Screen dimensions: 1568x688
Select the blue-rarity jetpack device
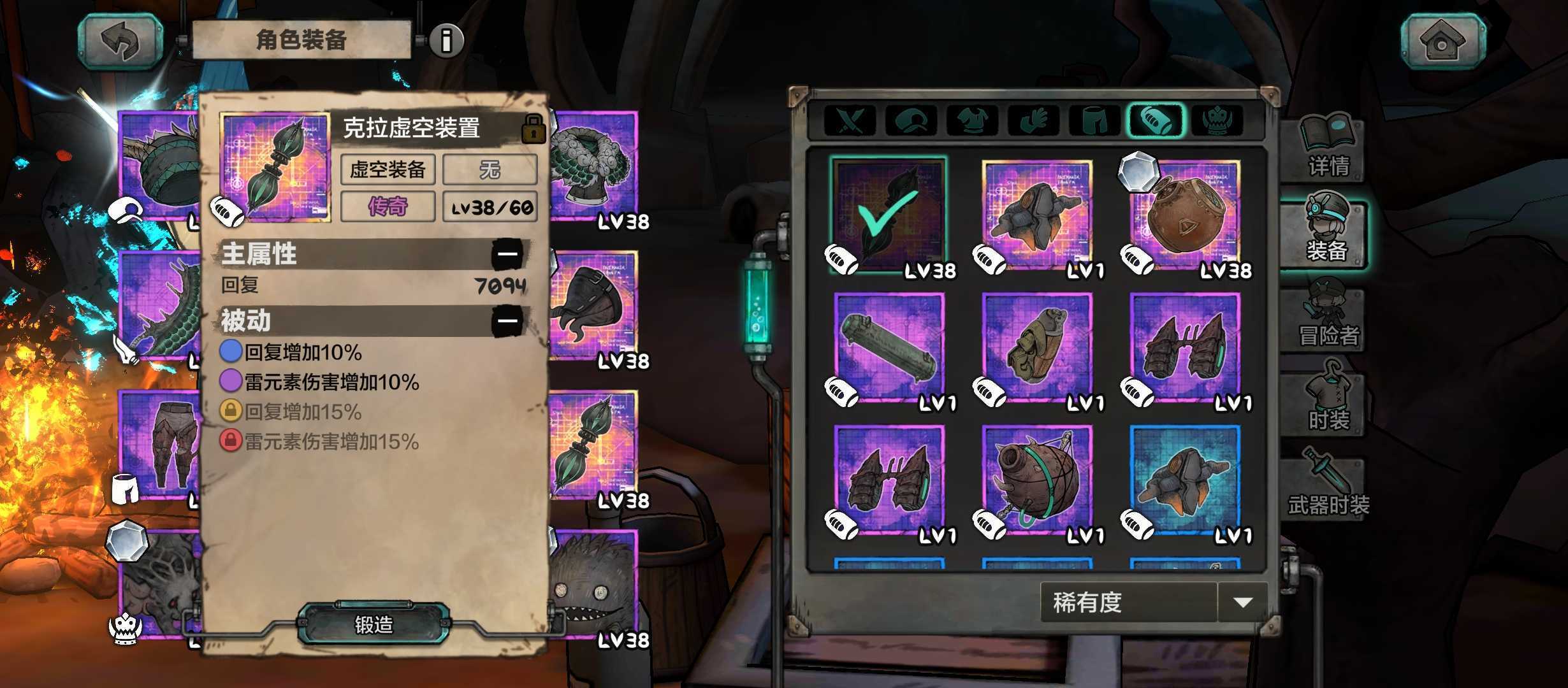click(1185, 482)
